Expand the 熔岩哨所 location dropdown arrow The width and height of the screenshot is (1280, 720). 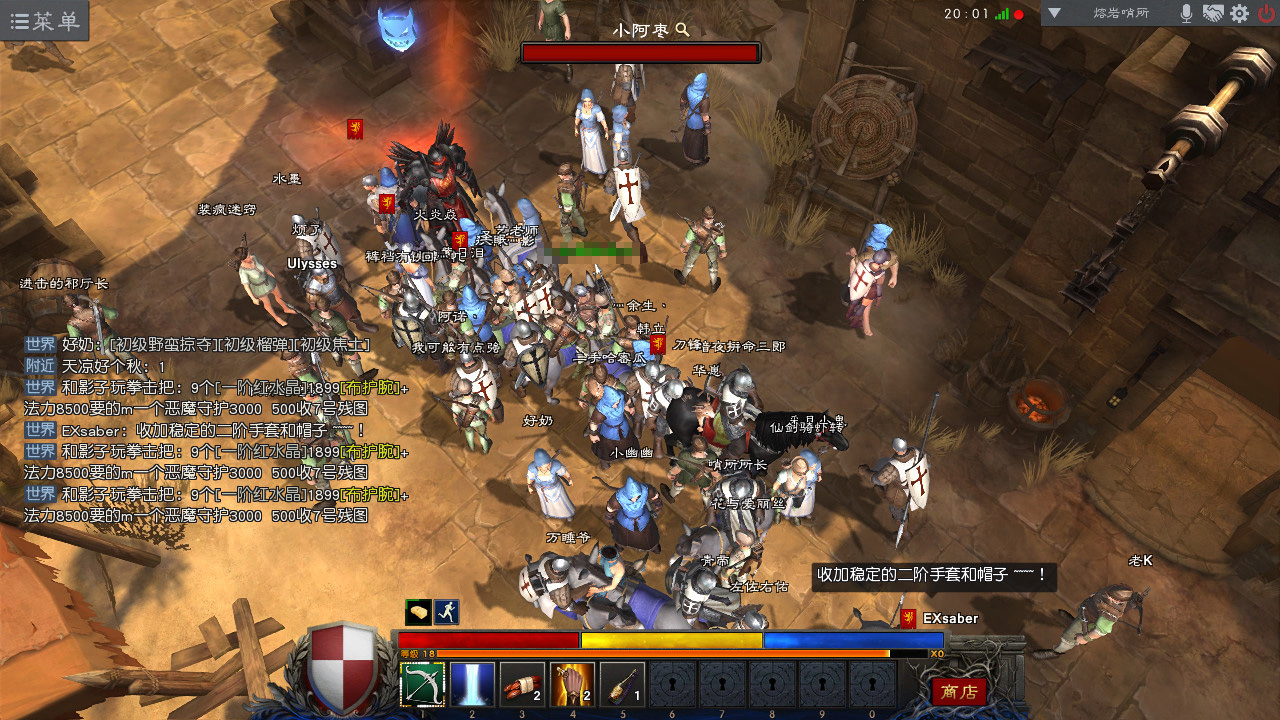pos(1054,14)
